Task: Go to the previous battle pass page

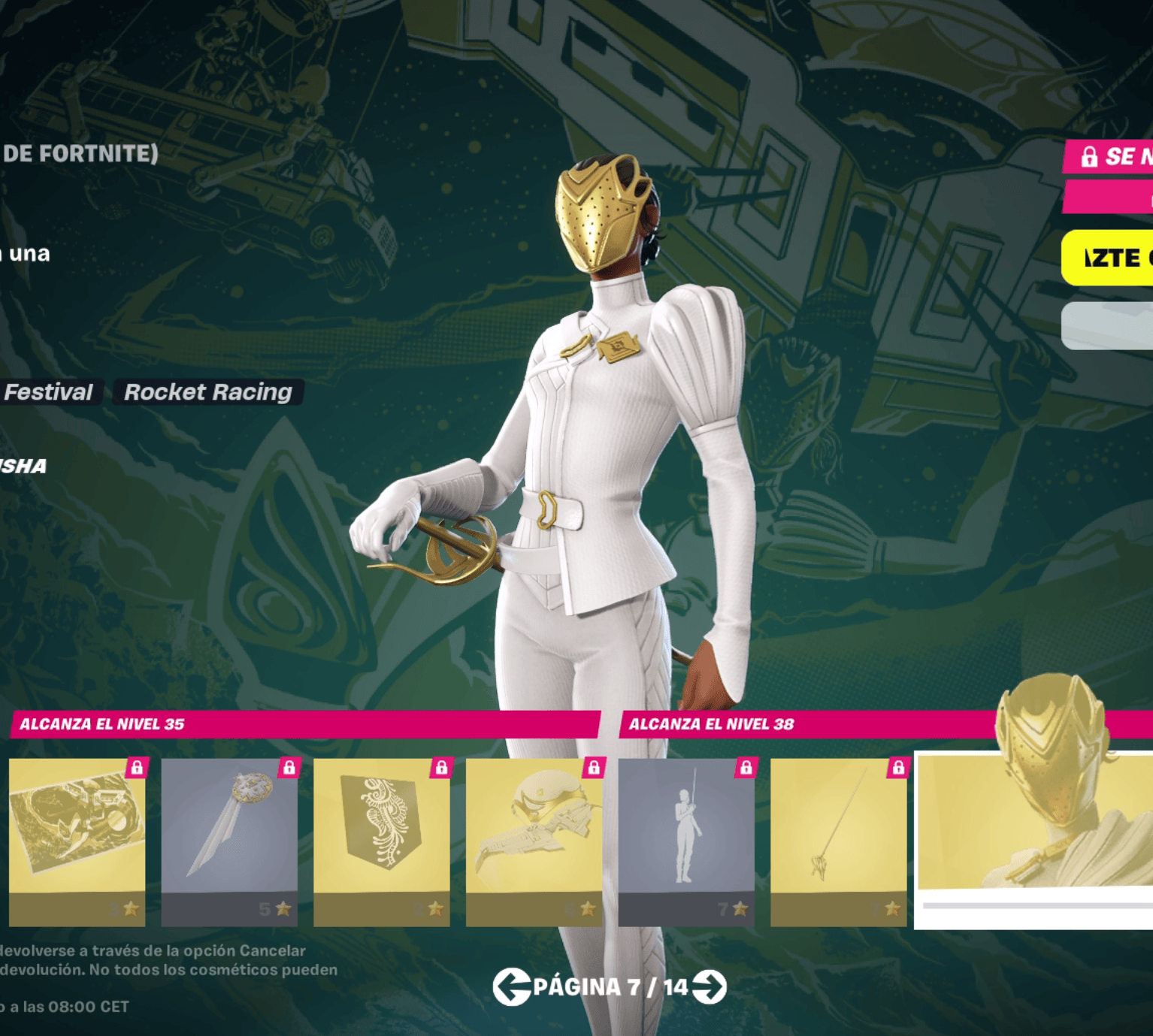Action: point(512,986)
